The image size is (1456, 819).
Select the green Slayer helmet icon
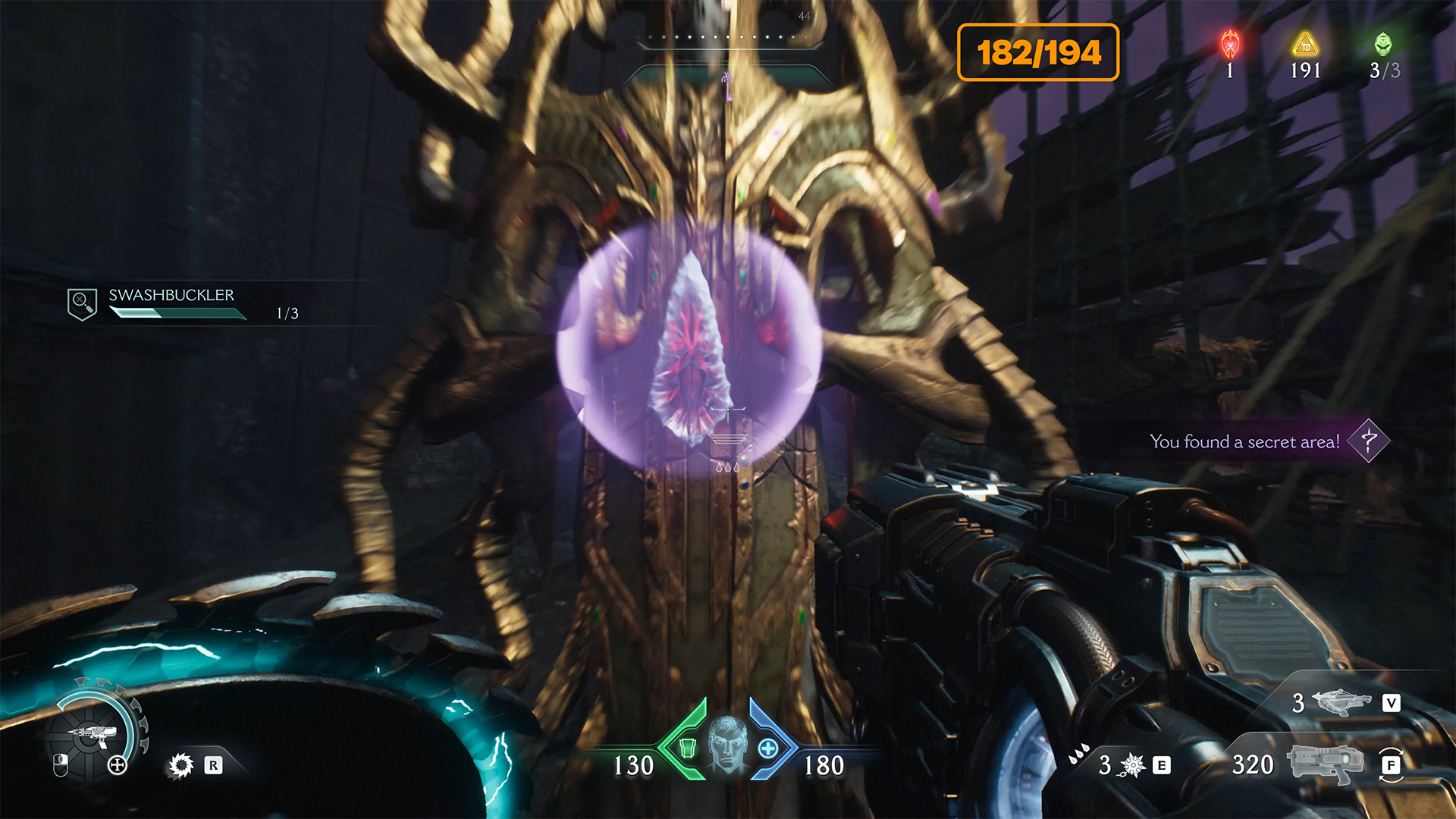(x=1383, y=44)
